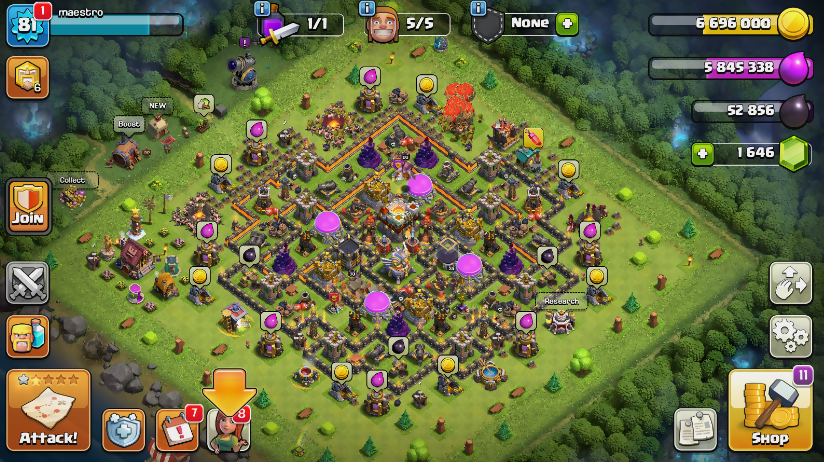Open the Gold Pass barbarian king badge
The width and height of the screenshot is (824, 462).
tap(27, 77)
